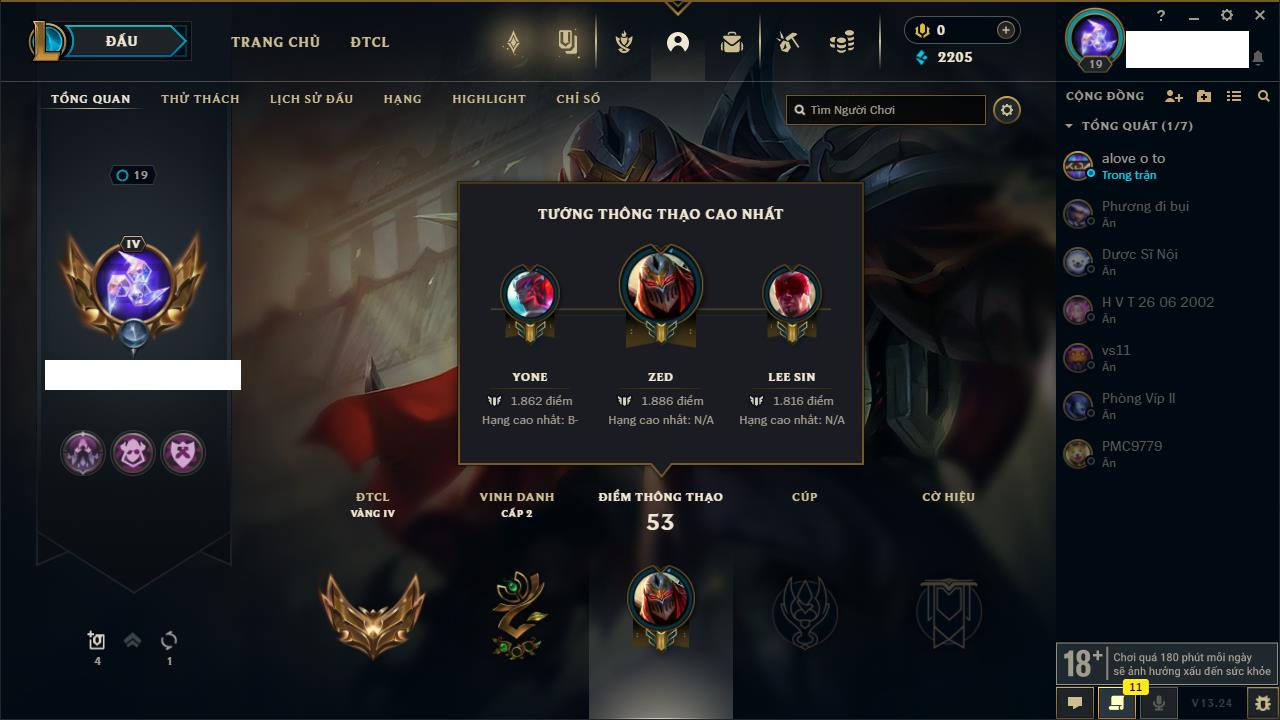View the HIGHLIGHT tab
Screen dimensions: 1280x720
click(488, 99)
